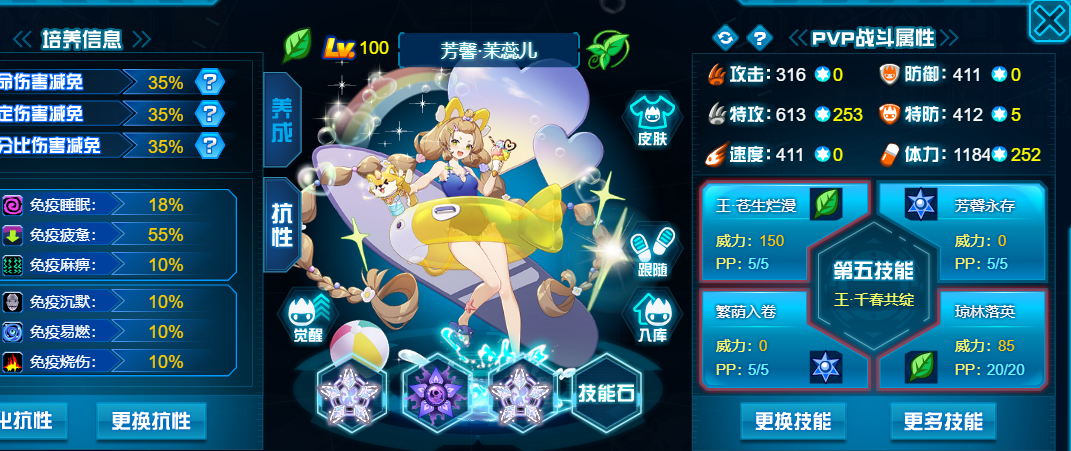
Task: Close the panel with the X button
Action: click(x=1050, y=20)
